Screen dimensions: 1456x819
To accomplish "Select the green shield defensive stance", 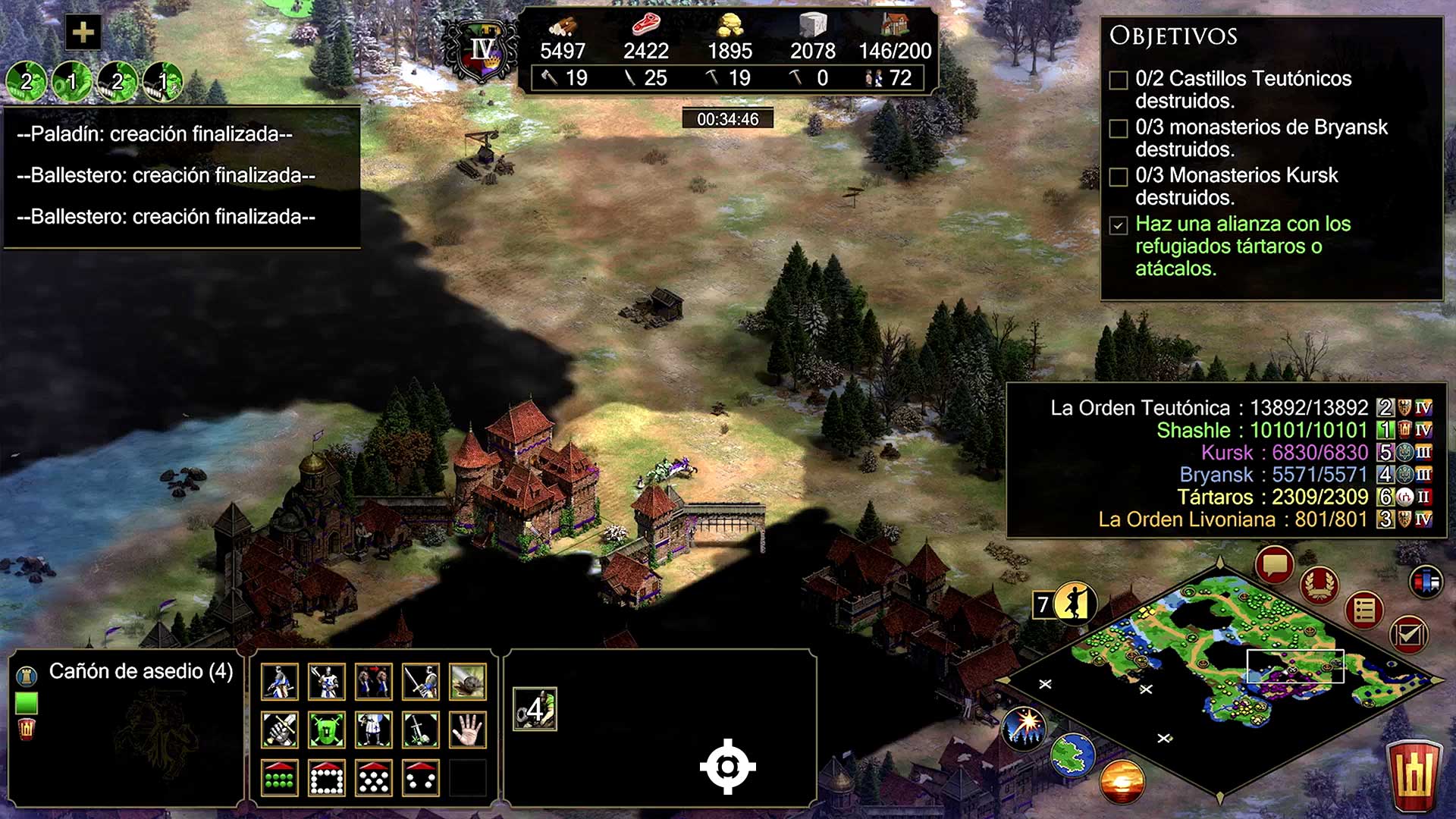I will point(327,730).
